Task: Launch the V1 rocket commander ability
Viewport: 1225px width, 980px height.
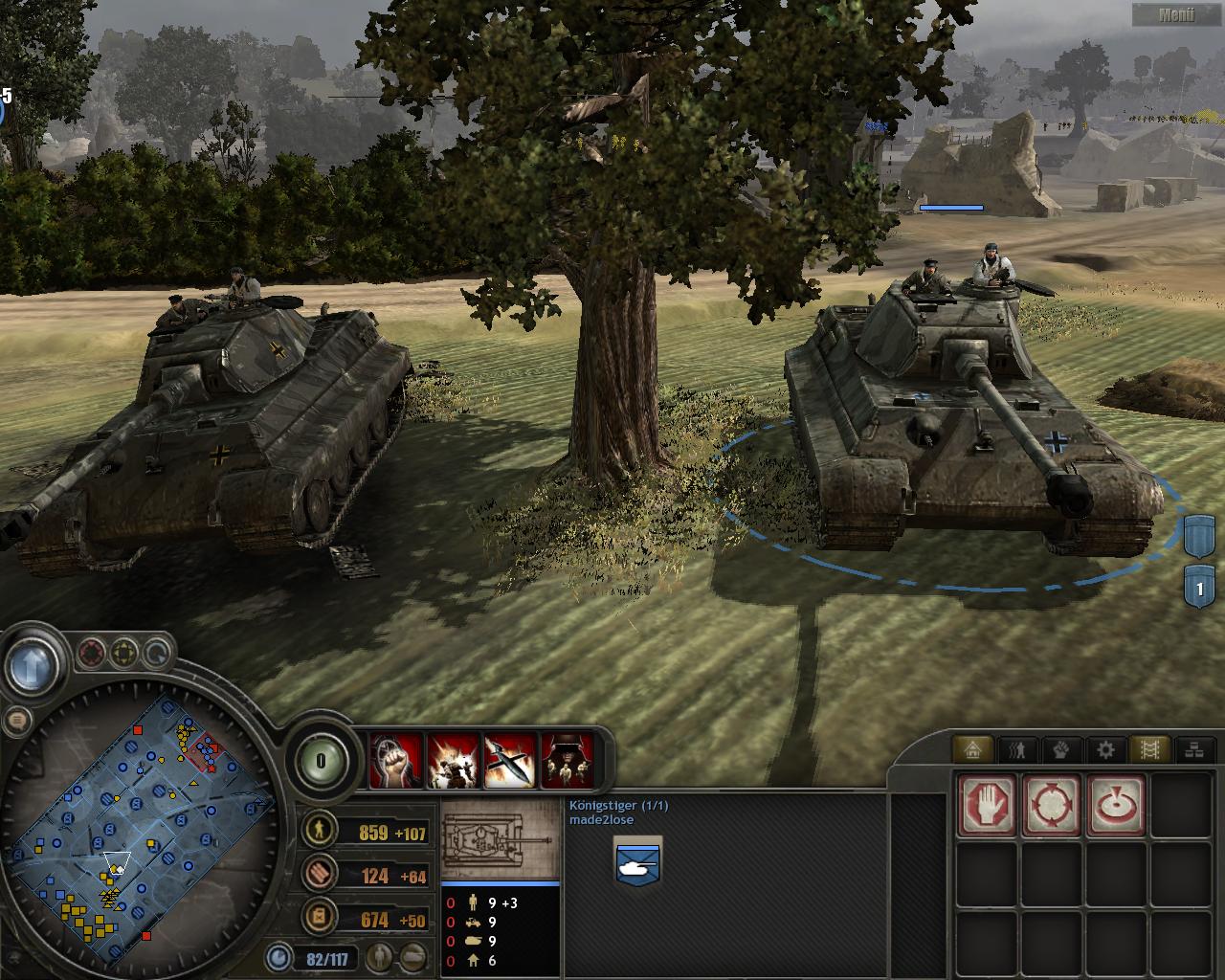Action: (510, 761)
